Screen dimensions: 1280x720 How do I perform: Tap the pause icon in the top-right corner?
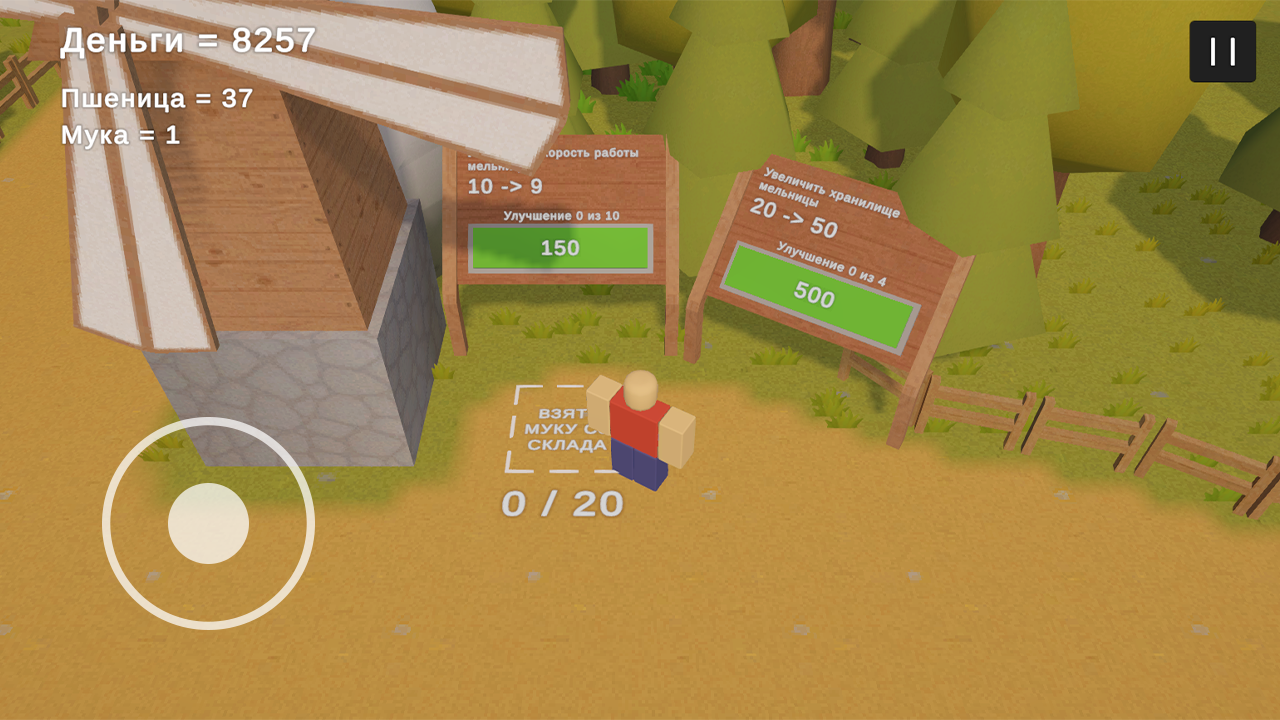pyautogui.click(x=1221, y=50)
